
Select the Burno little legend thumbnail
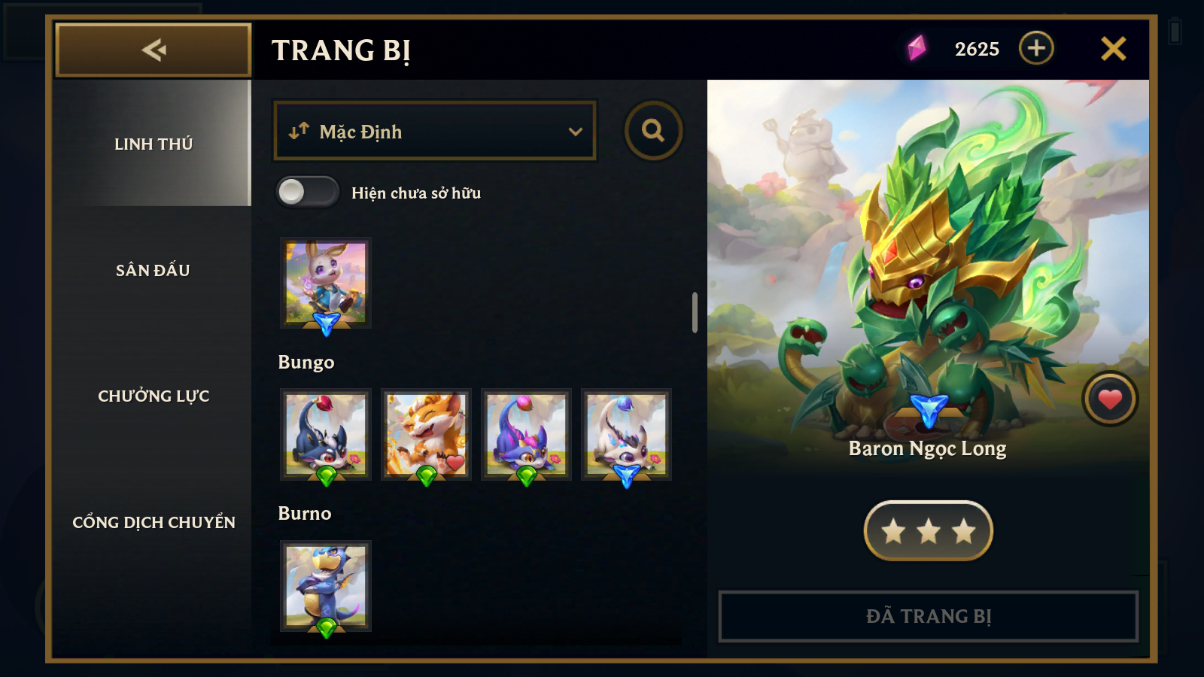326,585
